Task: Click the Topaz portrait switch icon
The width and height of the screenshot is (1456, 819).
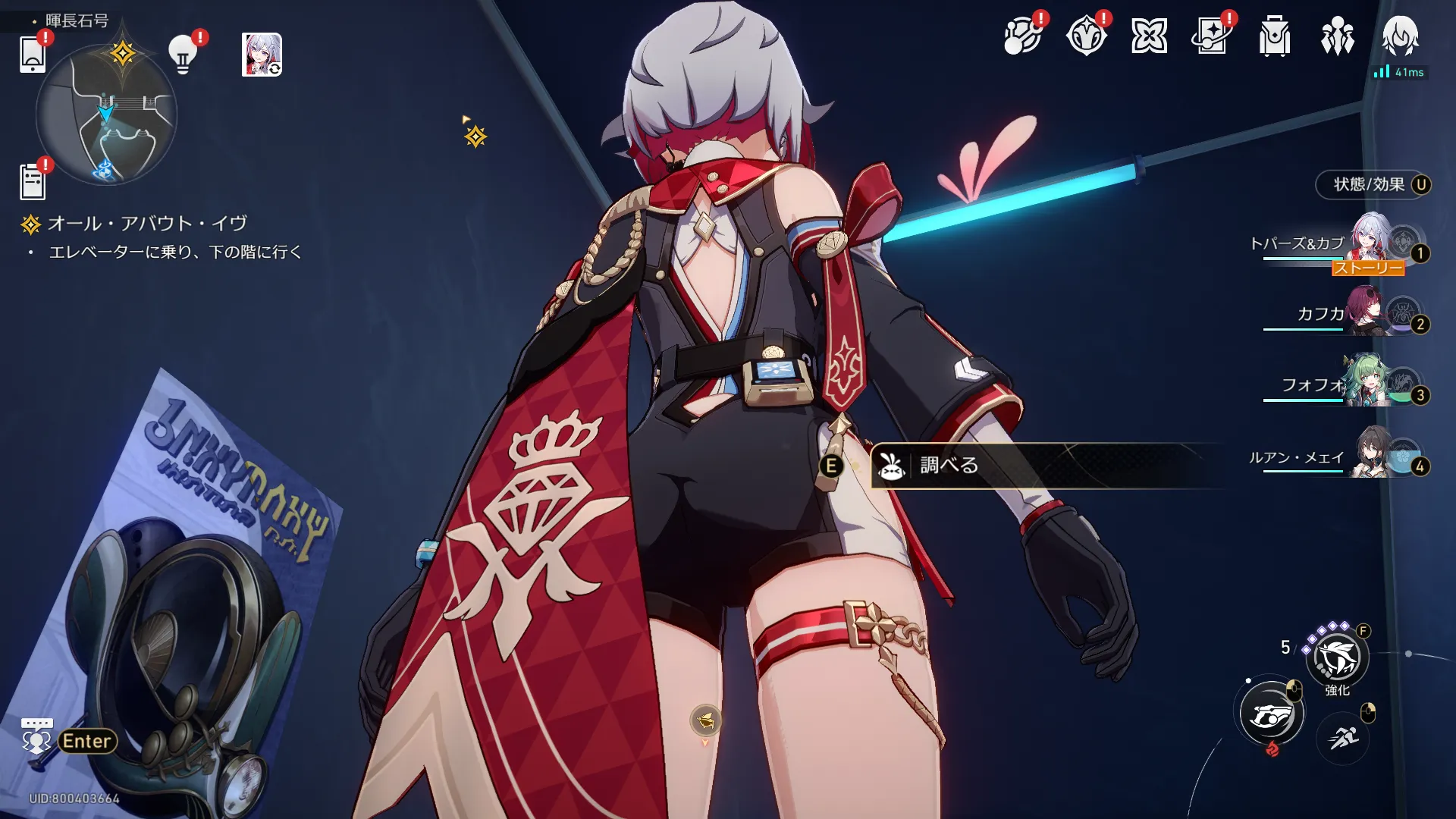Action: pyautogui.click(x=262, y=55)
